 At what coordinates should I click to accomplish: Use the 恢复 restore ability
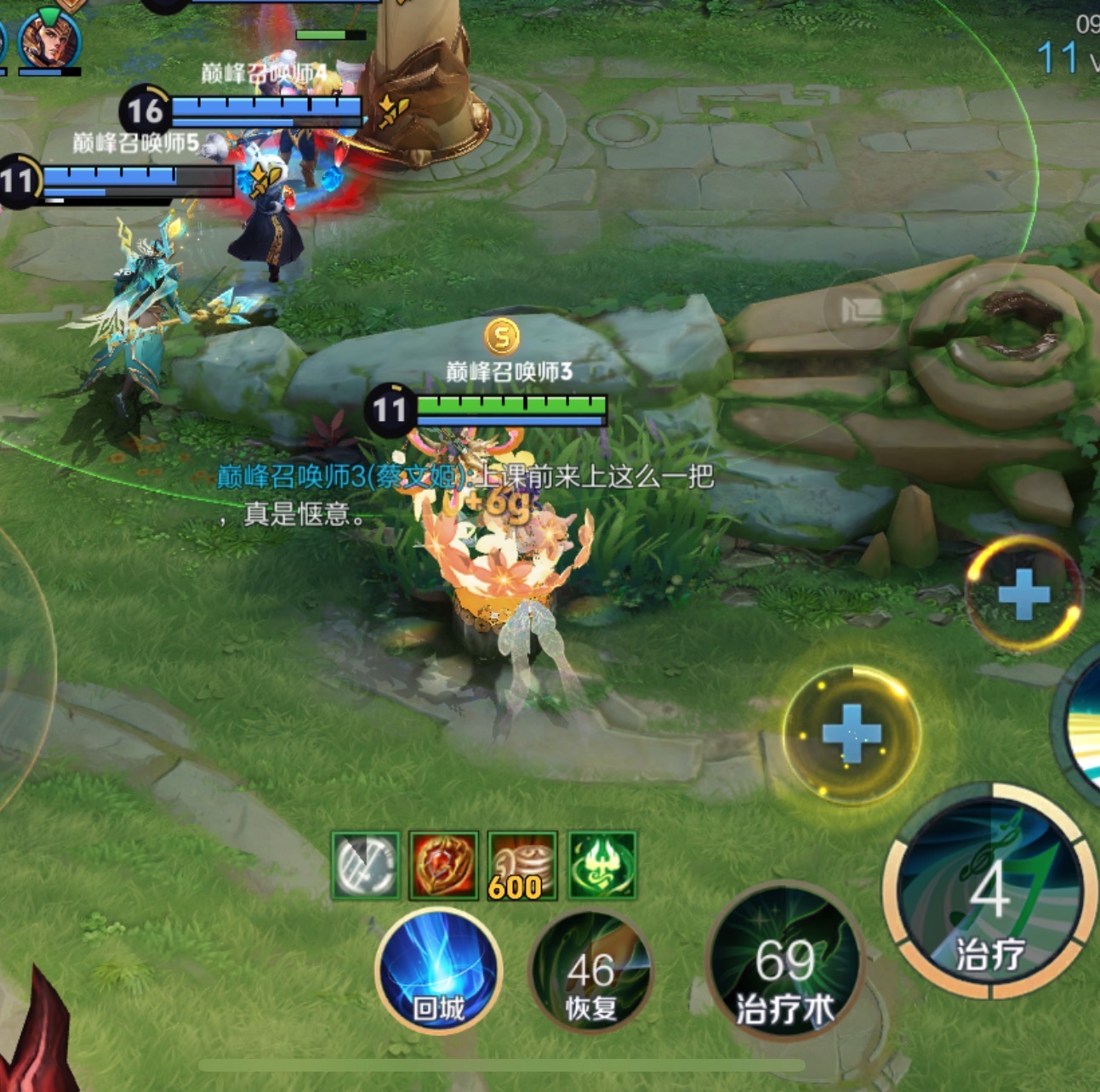590,971
